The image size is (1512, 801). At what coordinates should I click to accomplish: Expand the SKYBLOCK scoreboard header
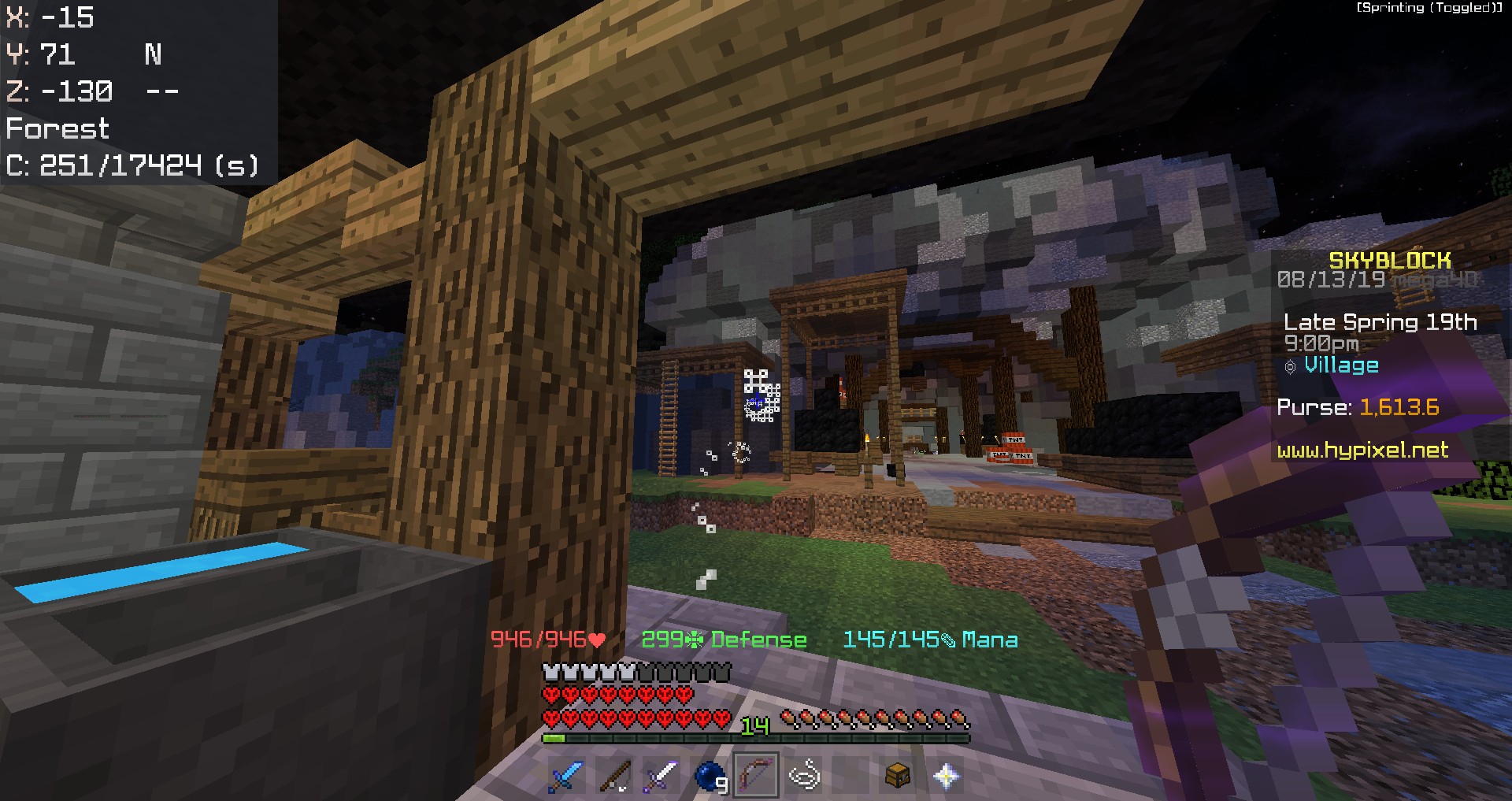click(x=1388, y=259)
